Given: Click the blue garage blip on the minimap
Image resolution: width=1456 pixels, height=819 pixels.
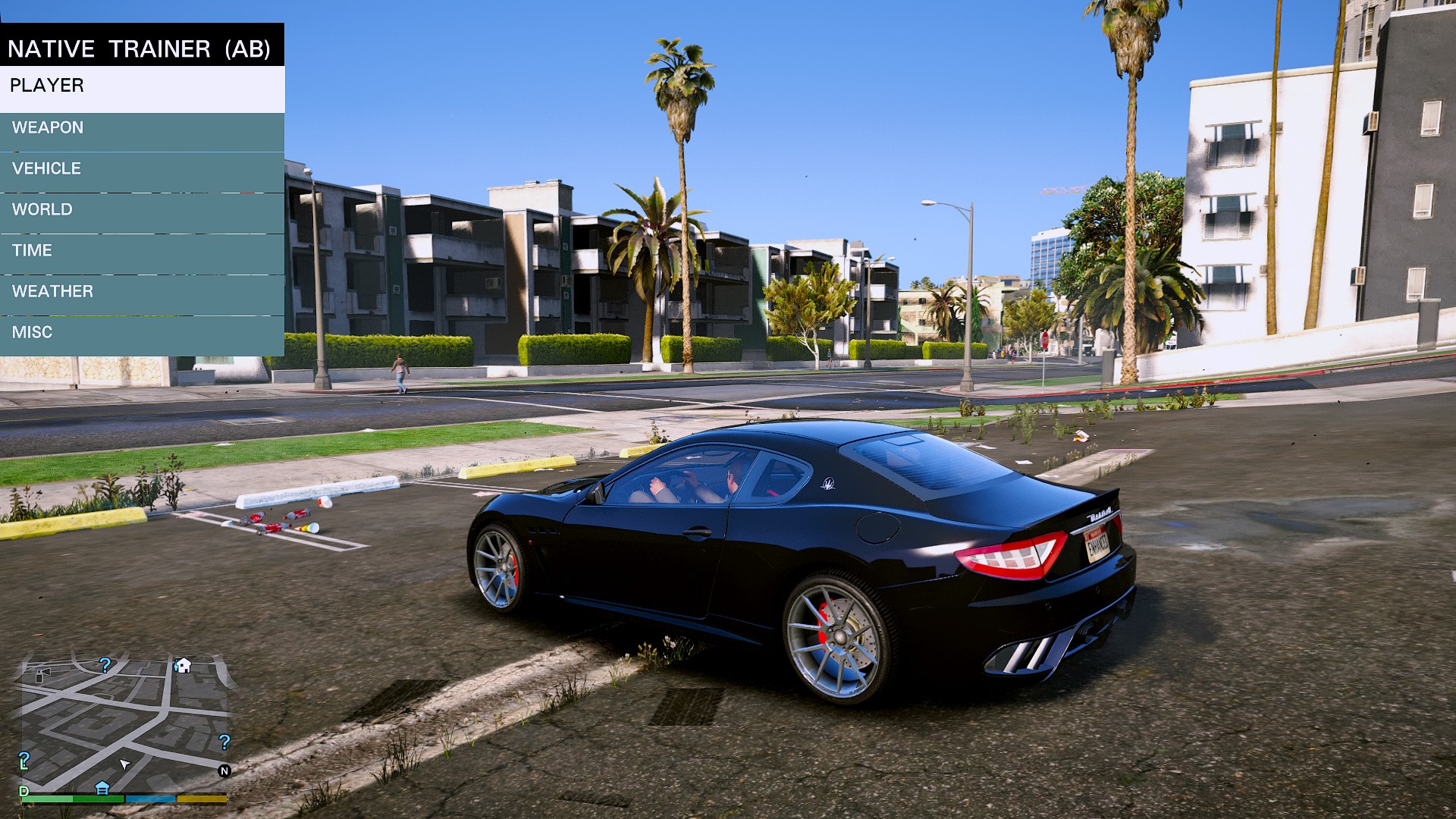Looking at the screenshot, I should coord(102,789).
